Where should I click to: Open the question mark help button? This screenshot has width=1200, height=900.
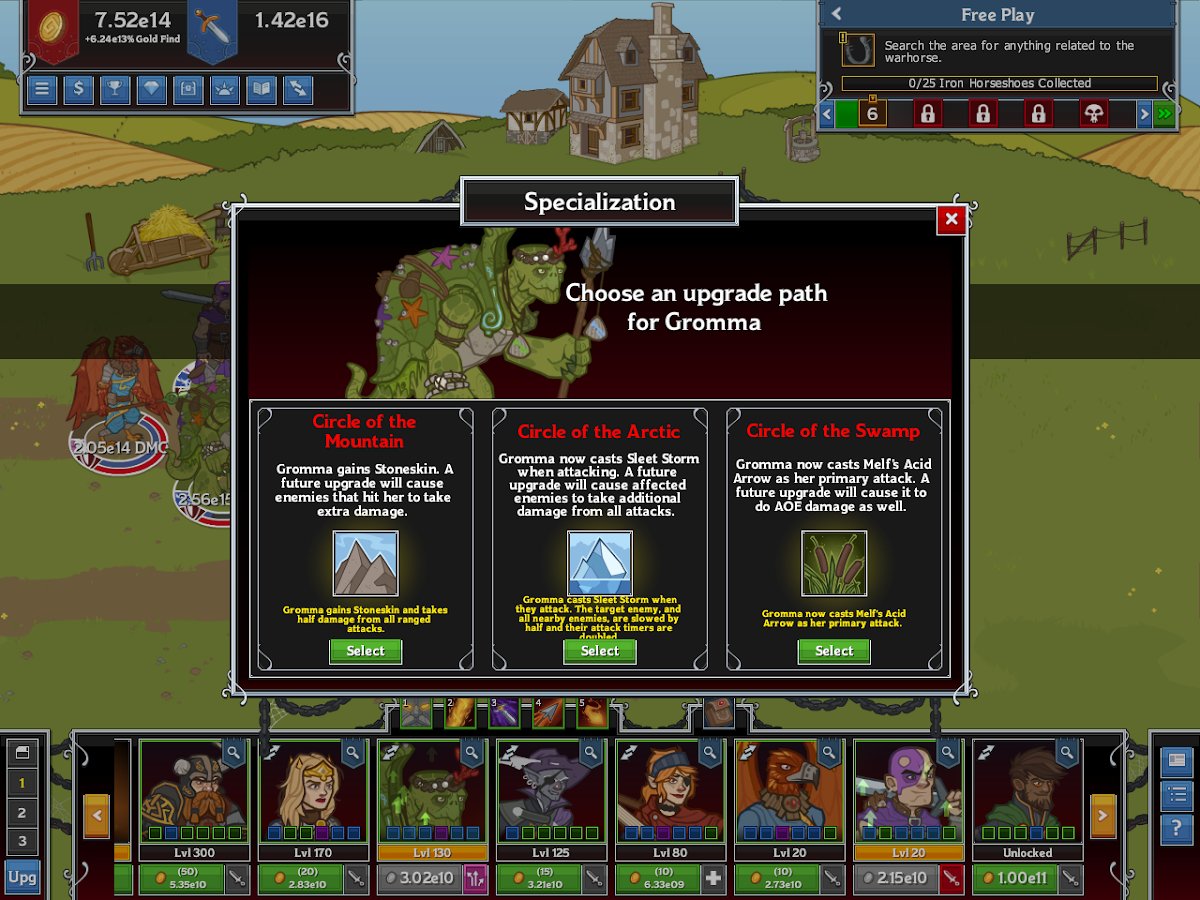(x=1177, y=828)
